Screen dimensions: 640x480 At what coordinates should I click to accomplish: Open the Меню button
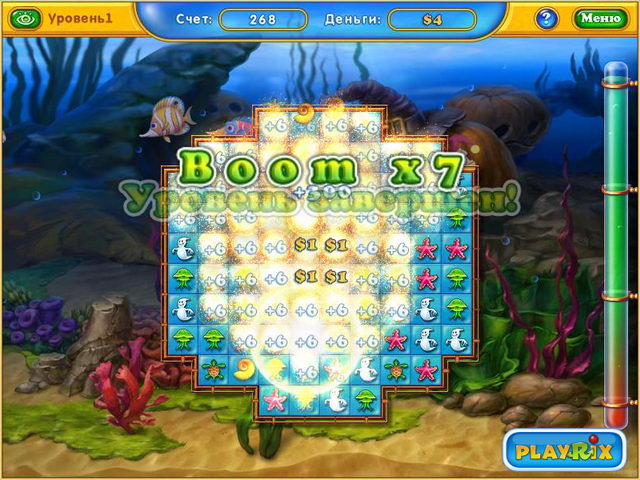coord(600,18)
